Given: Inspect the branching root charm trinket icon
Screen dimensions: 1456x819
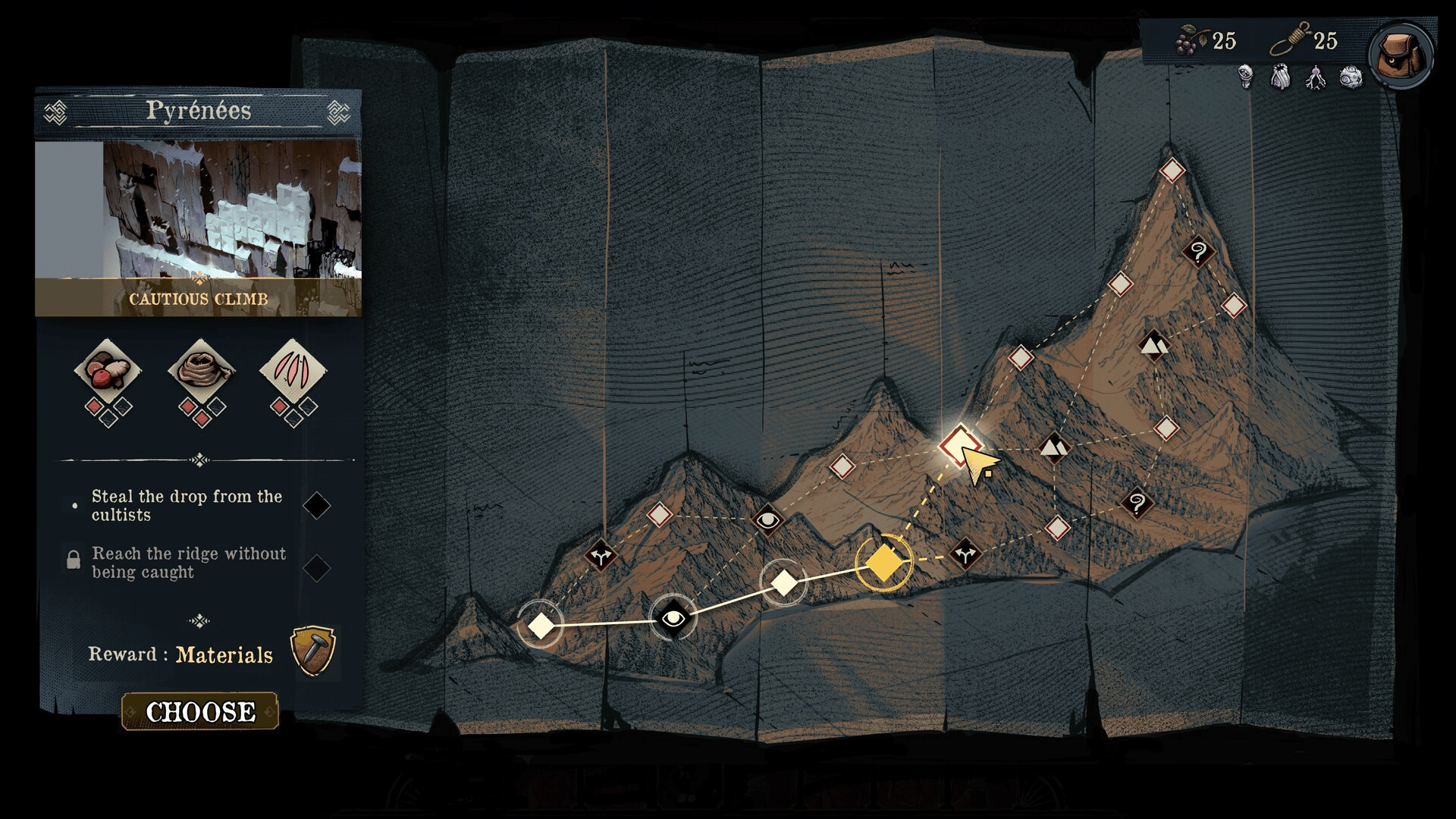Looking at the screenshot, I should click(x=1316, y=77).
